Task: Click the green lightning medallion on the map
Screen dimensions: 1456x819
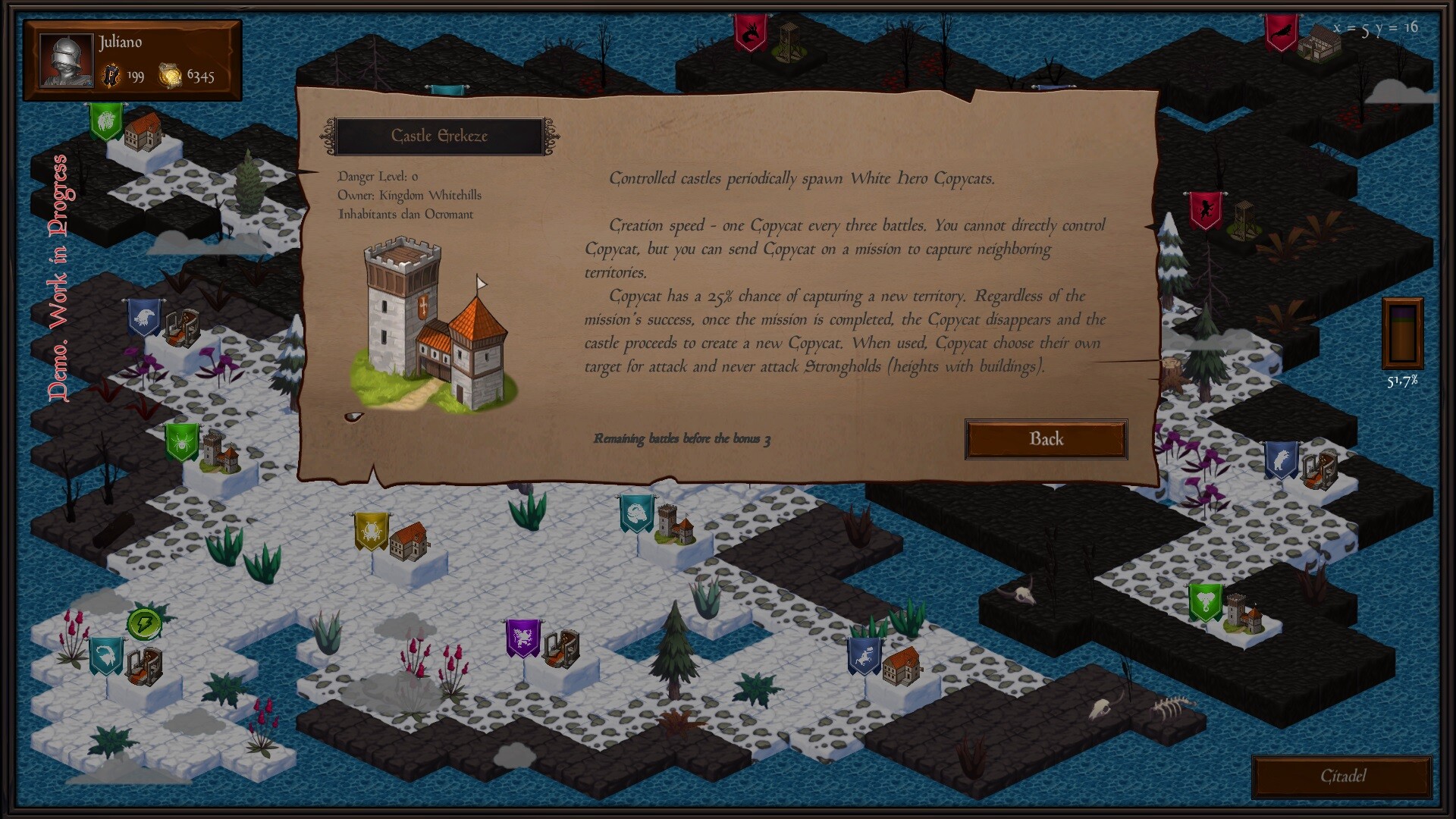Action: point(146,623)
